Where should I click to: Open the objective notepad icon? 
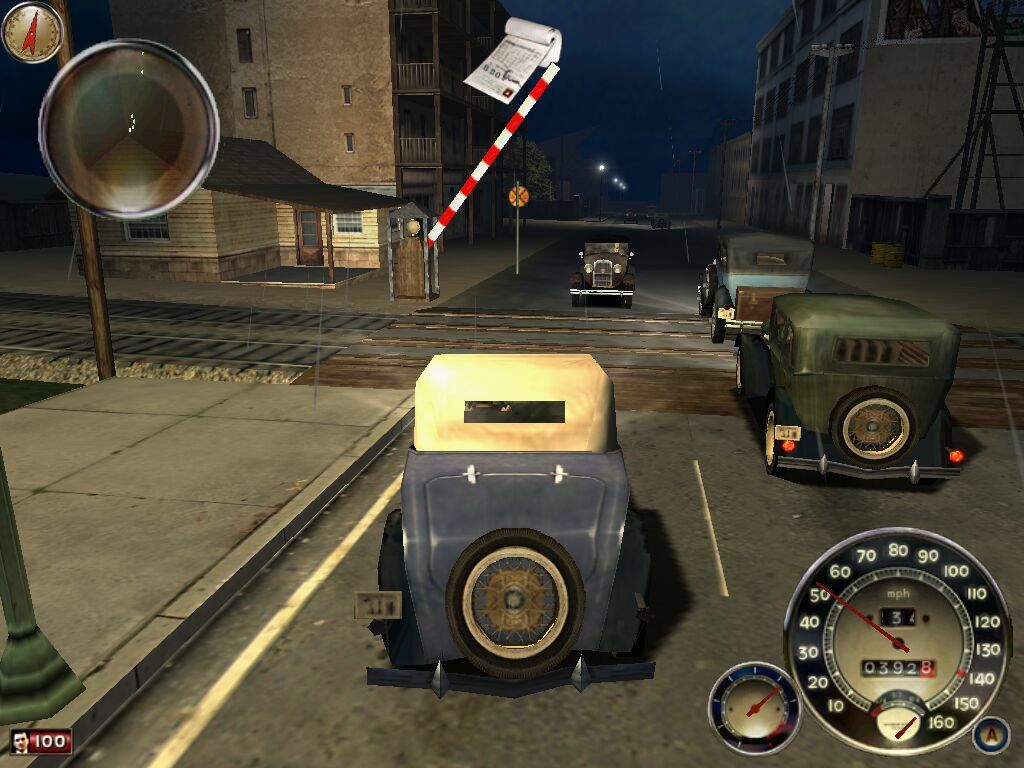coord(512,62)
